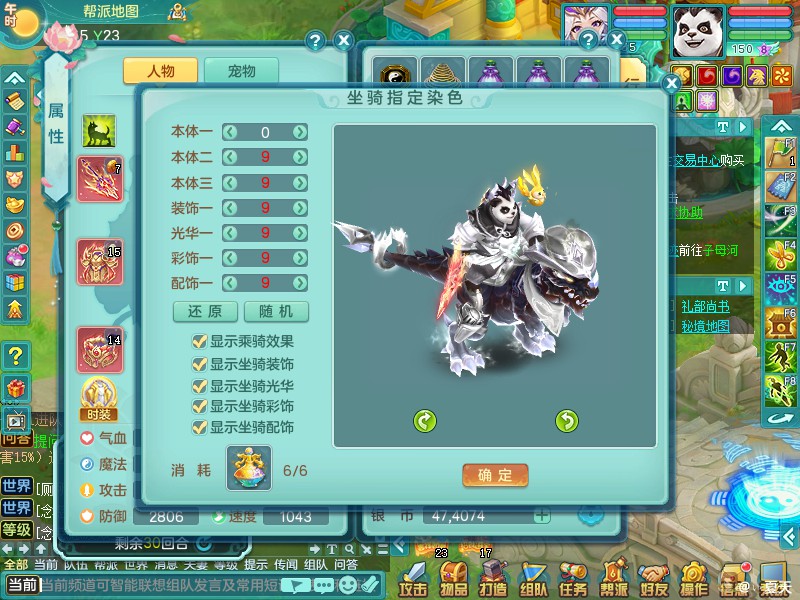Uncheck 显示坐骑光华 option
Screen dimensions: 800x600
pyautogui.click(x=199, y=385)
